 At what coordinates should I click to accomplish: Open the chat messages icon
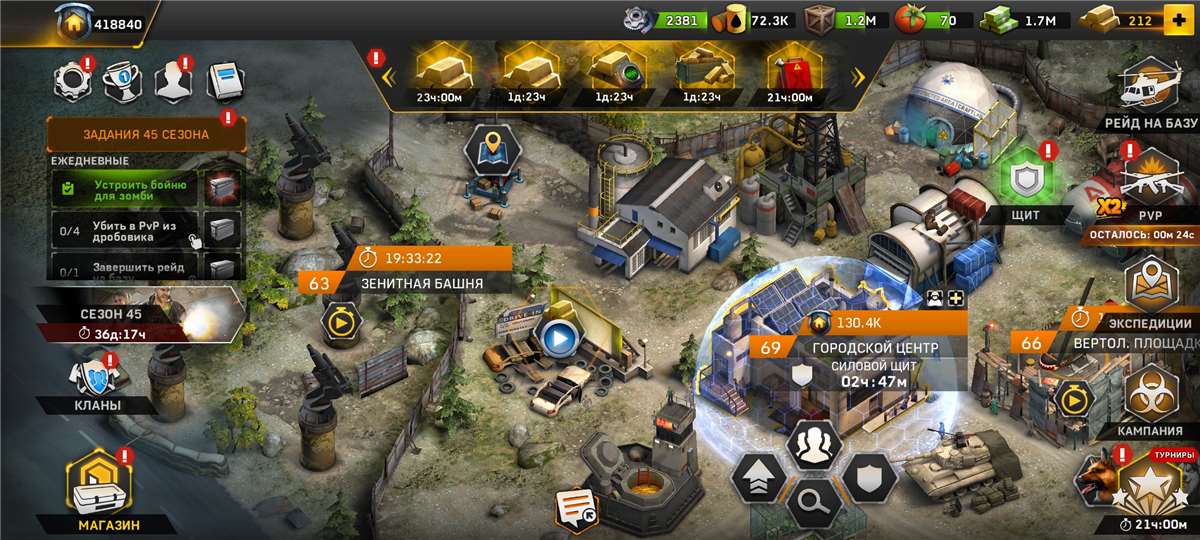tap(577, 509)
